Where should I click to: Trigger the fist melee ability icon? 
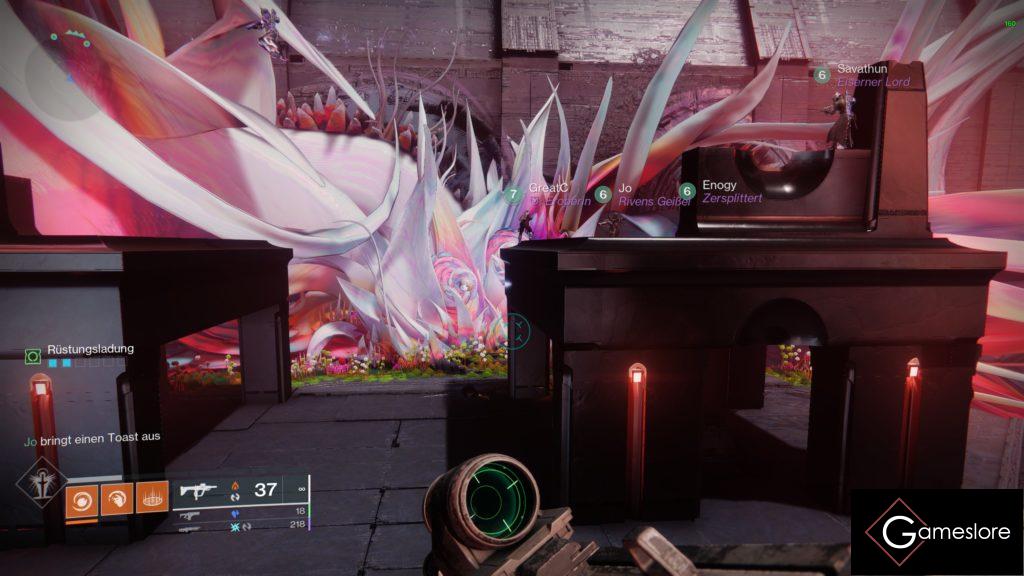117,498
